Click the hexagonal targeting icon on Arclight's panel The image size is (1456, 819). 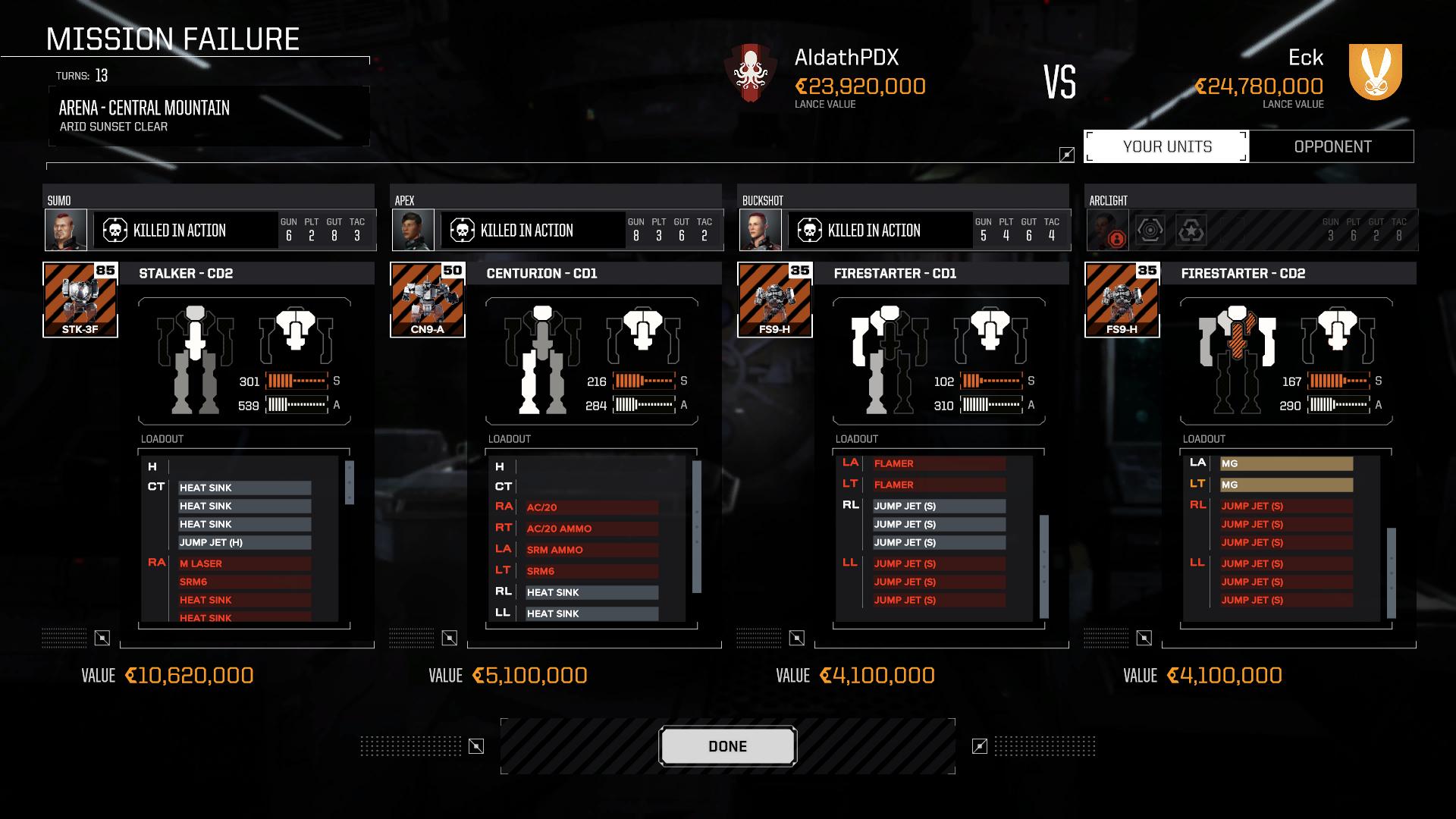(x=1150, y=230)
